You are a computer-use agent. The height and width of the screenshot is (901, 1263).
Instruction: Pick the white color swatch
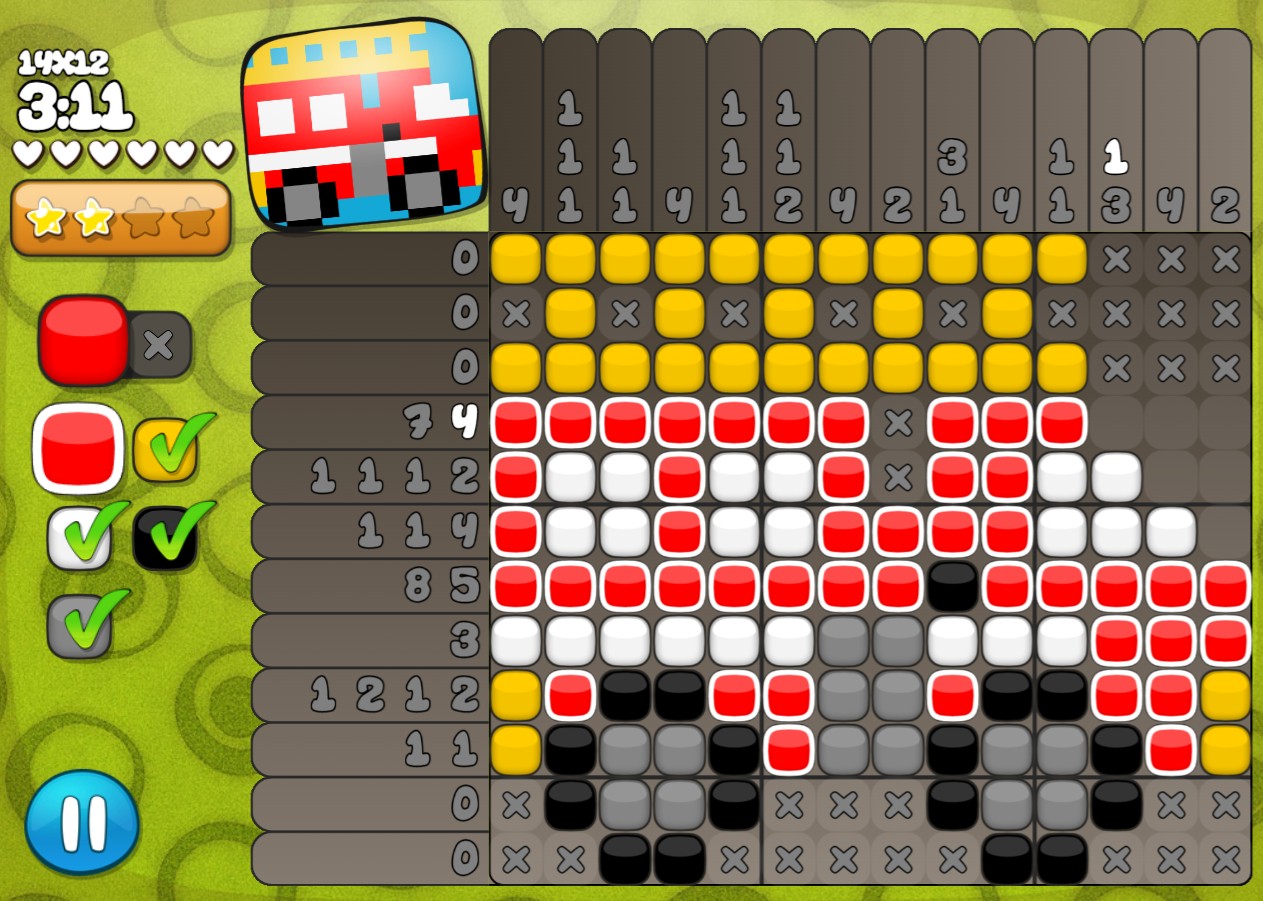click(x=80, y=537)
